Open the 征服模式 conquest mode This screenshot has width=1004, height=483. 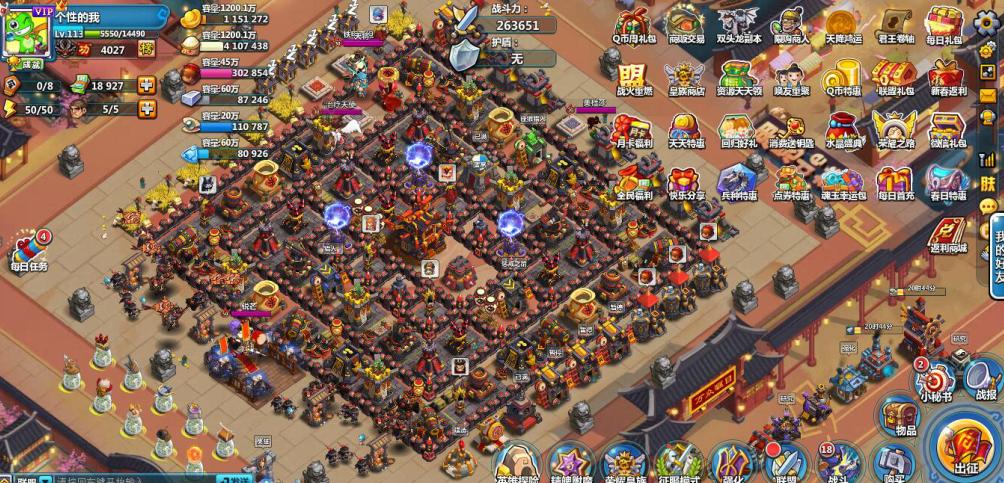tap(676, 464)
